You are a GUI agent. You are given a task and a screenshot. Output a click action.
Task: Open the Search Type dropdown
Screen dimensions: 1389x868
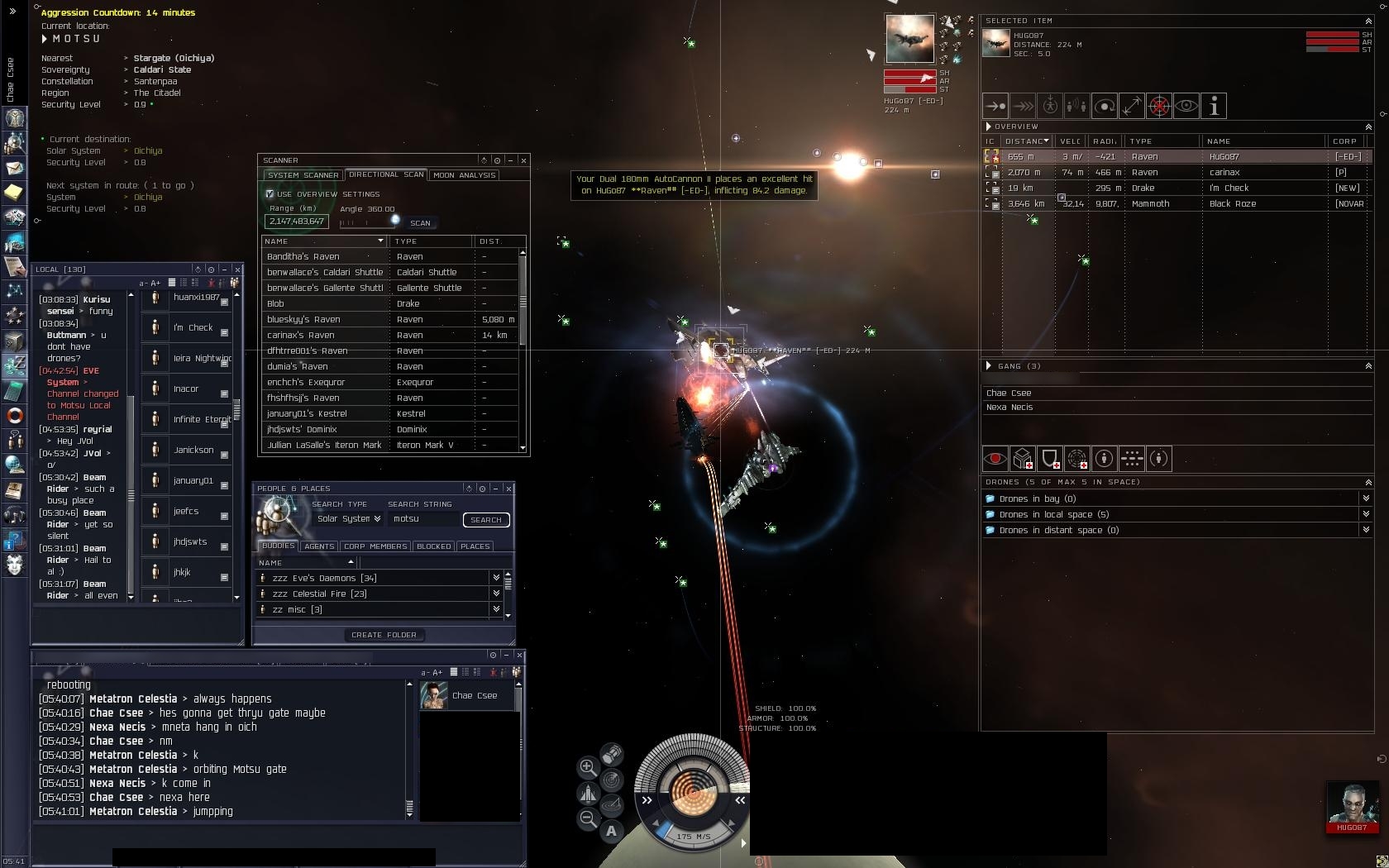tap(349, 519)
